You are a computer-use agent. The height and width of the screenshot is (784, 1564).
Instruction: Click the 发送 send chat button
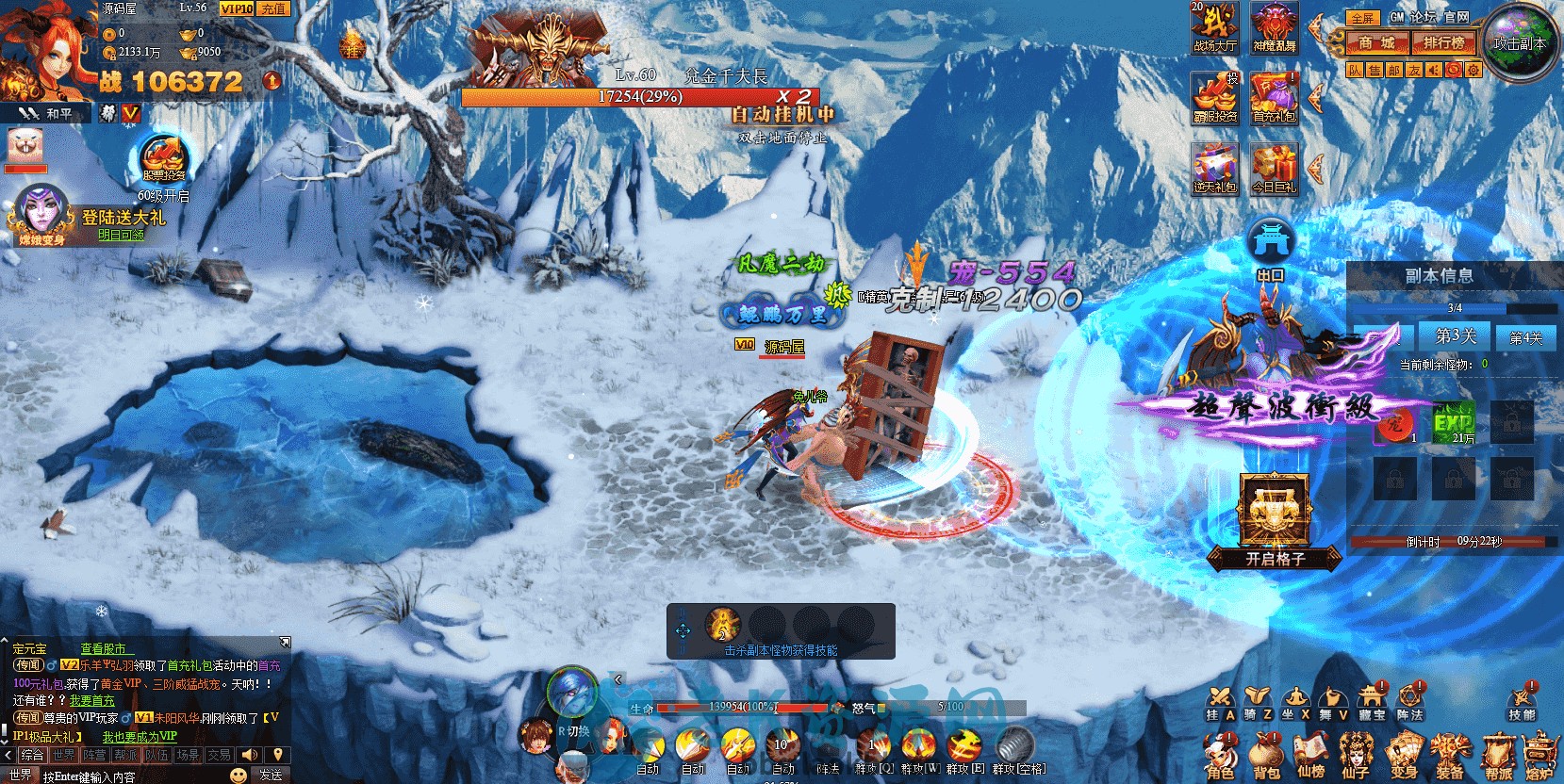[x=271, y=775]
